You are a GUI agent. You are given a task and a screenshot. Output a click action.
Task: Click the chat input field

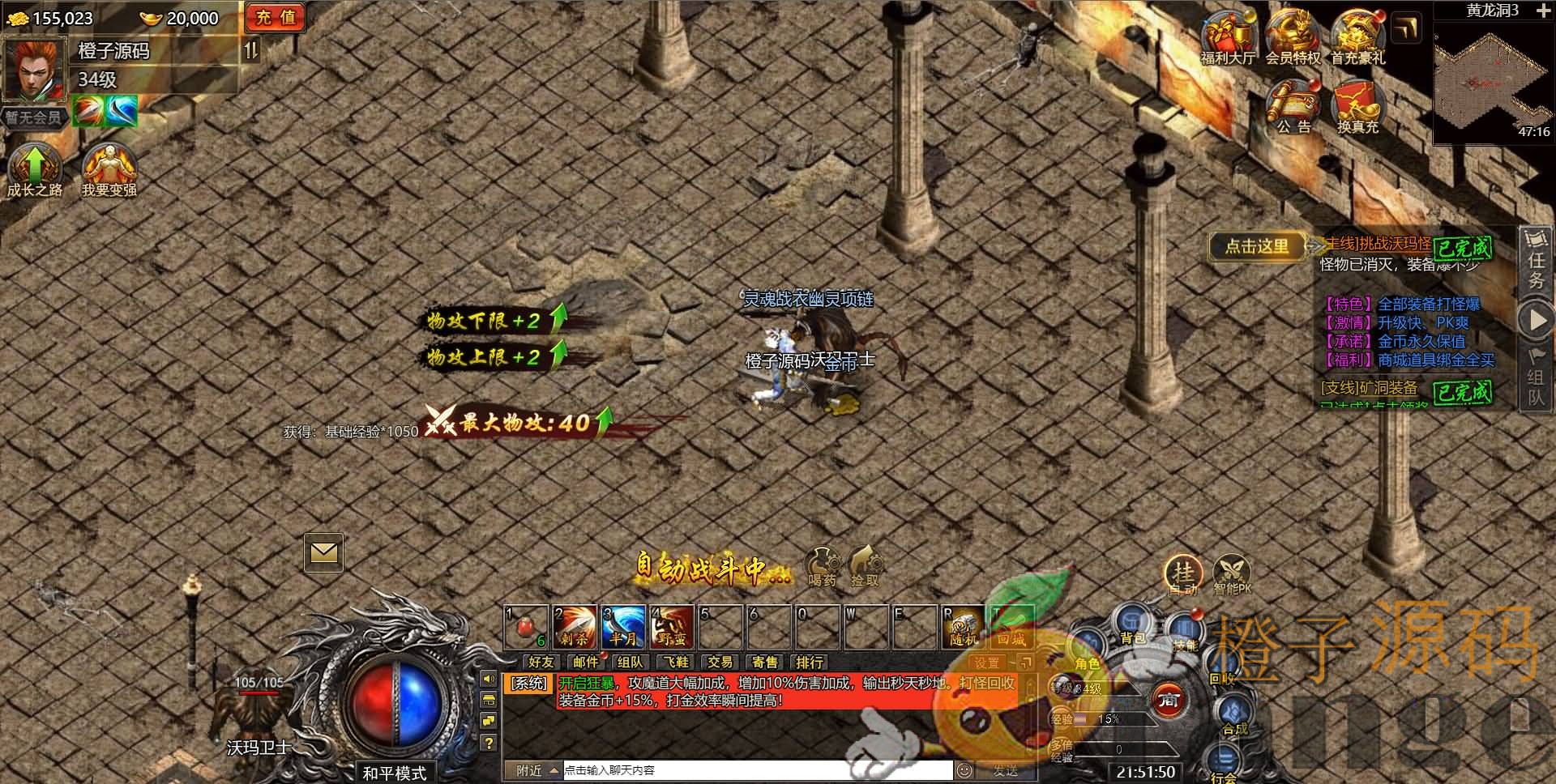click(x=757, y=770)
